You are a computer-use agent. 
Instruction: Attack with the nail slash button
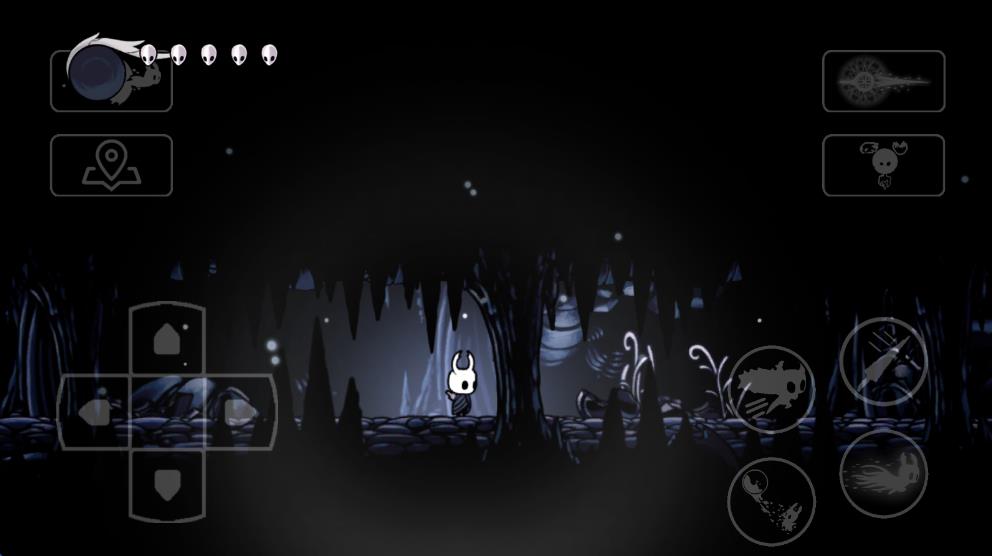coord(883,361)
